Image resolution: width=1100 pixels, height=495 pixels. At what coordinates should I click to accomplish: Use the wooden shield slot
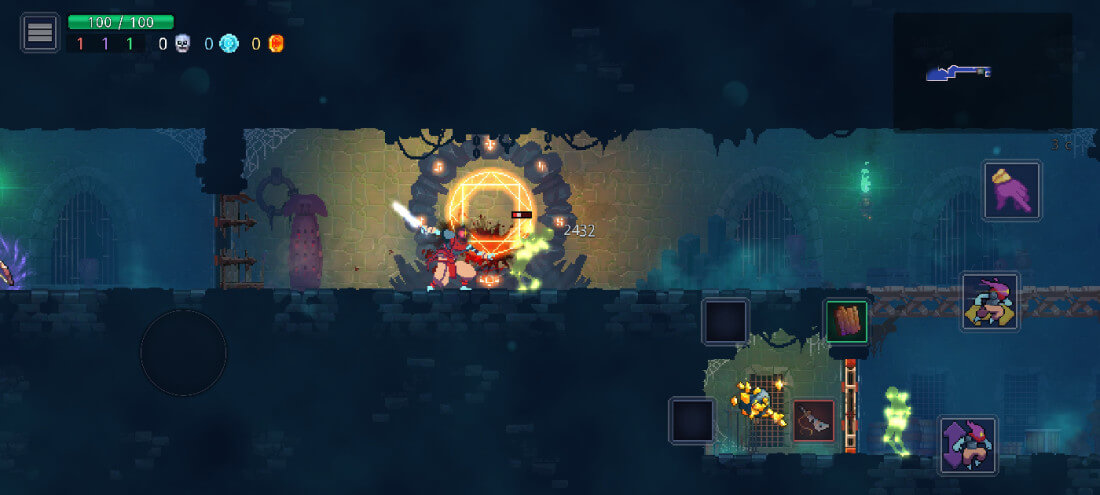pos(846,321)
